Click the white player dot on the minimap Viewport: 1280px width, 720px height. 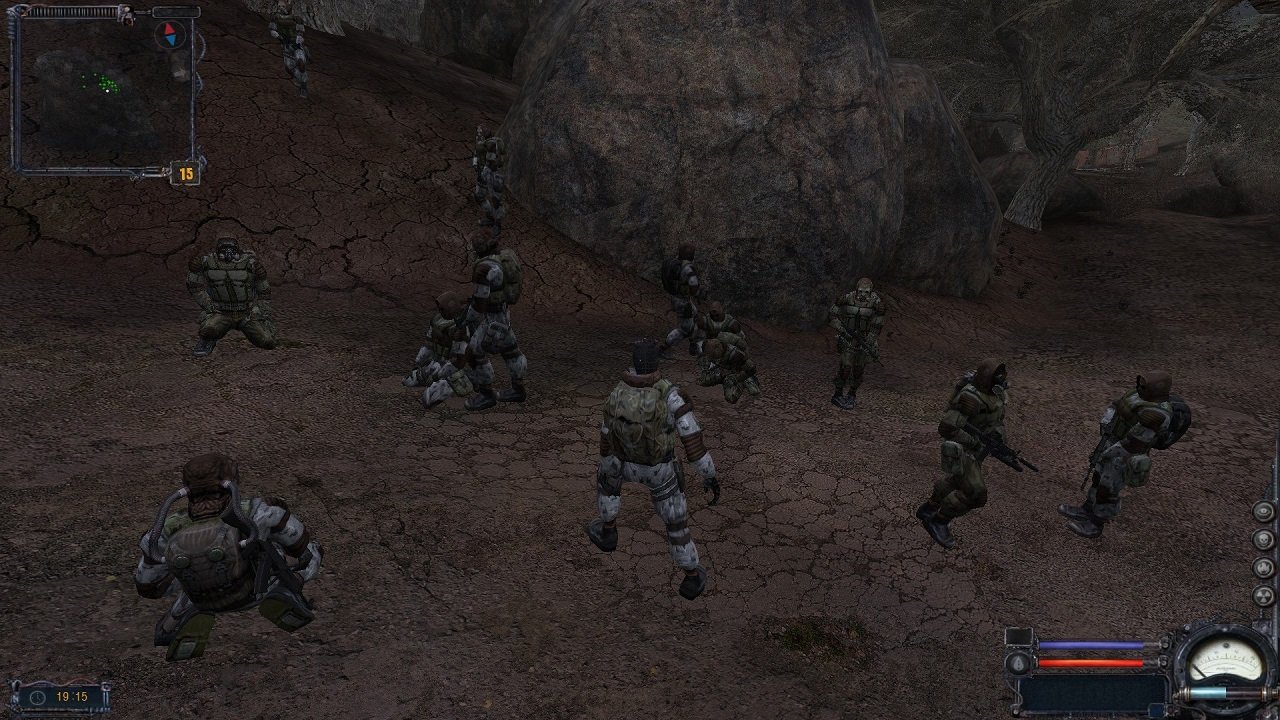(107, 90)
